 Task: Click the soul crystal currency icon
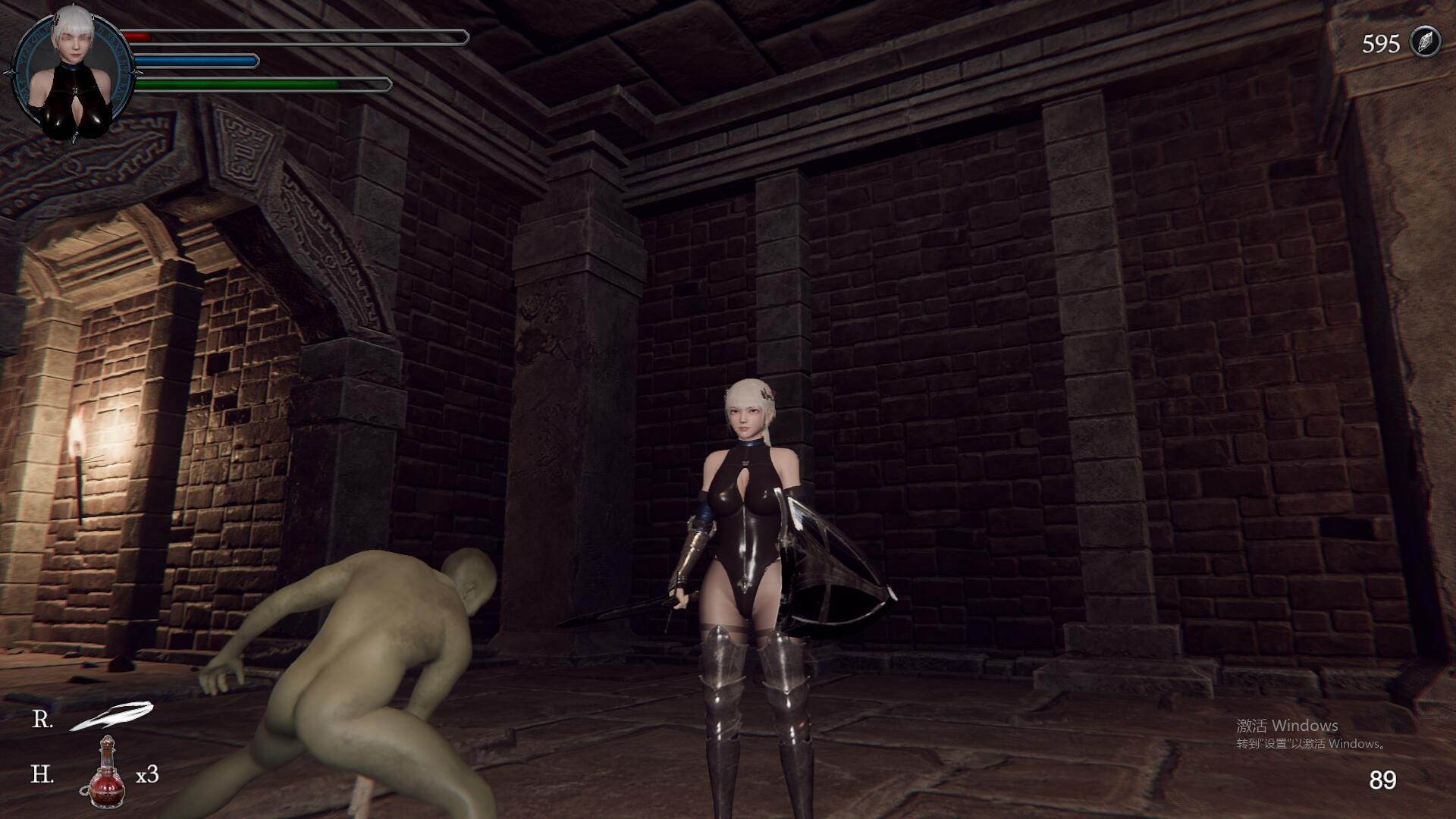click(1424, 42)
